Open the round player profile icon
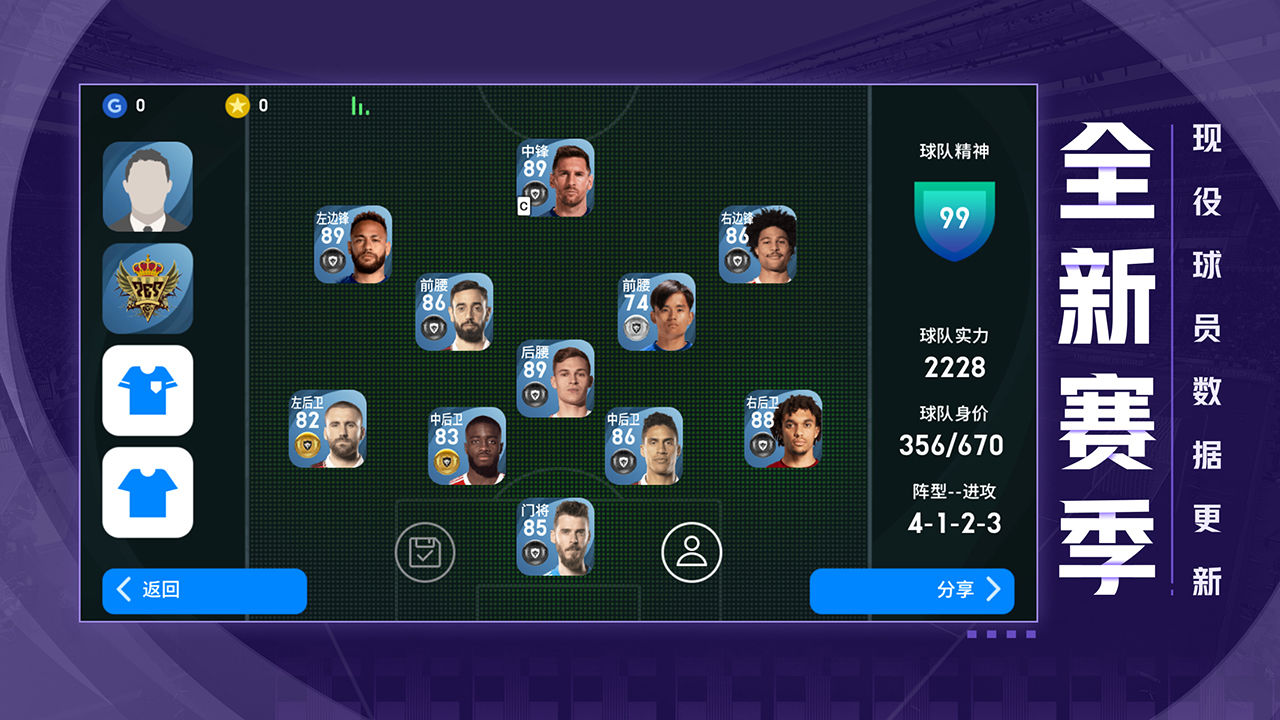 [691, 552]
